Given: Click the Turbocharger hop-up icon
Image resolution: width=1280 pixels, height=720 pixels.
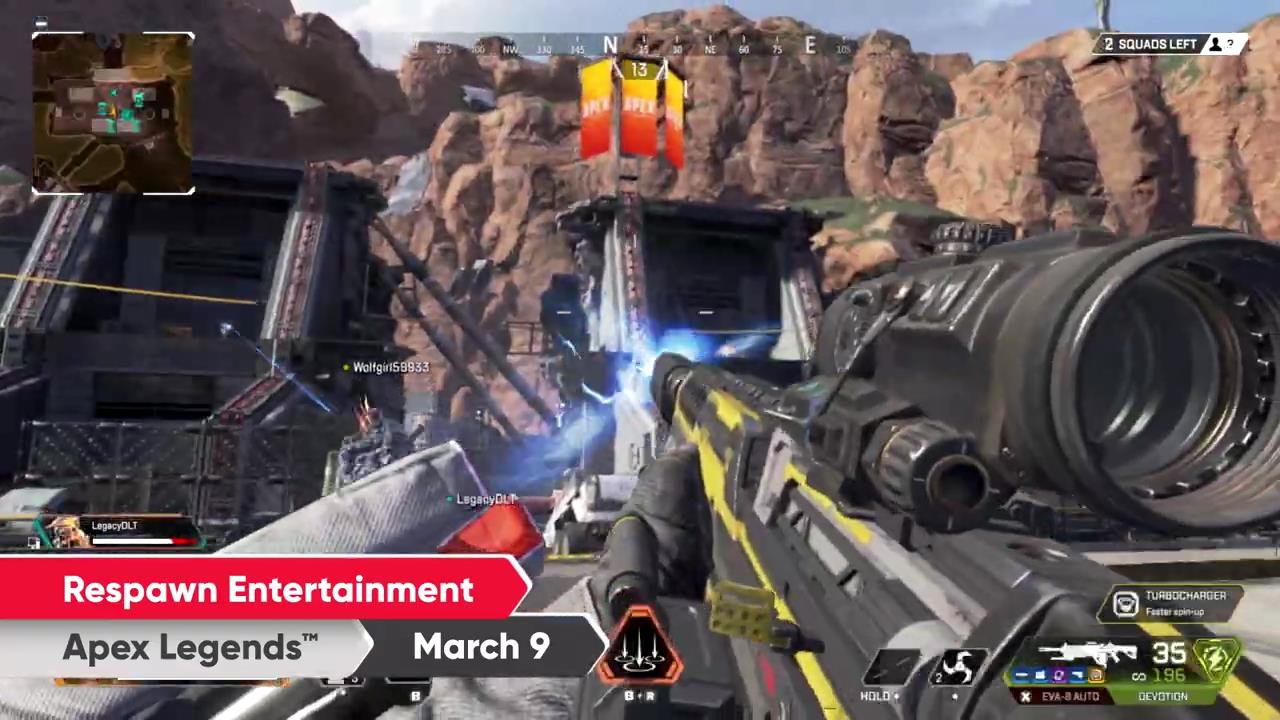Looking at the screenshot, I should pyautogui.click(x=1125, y=604).
